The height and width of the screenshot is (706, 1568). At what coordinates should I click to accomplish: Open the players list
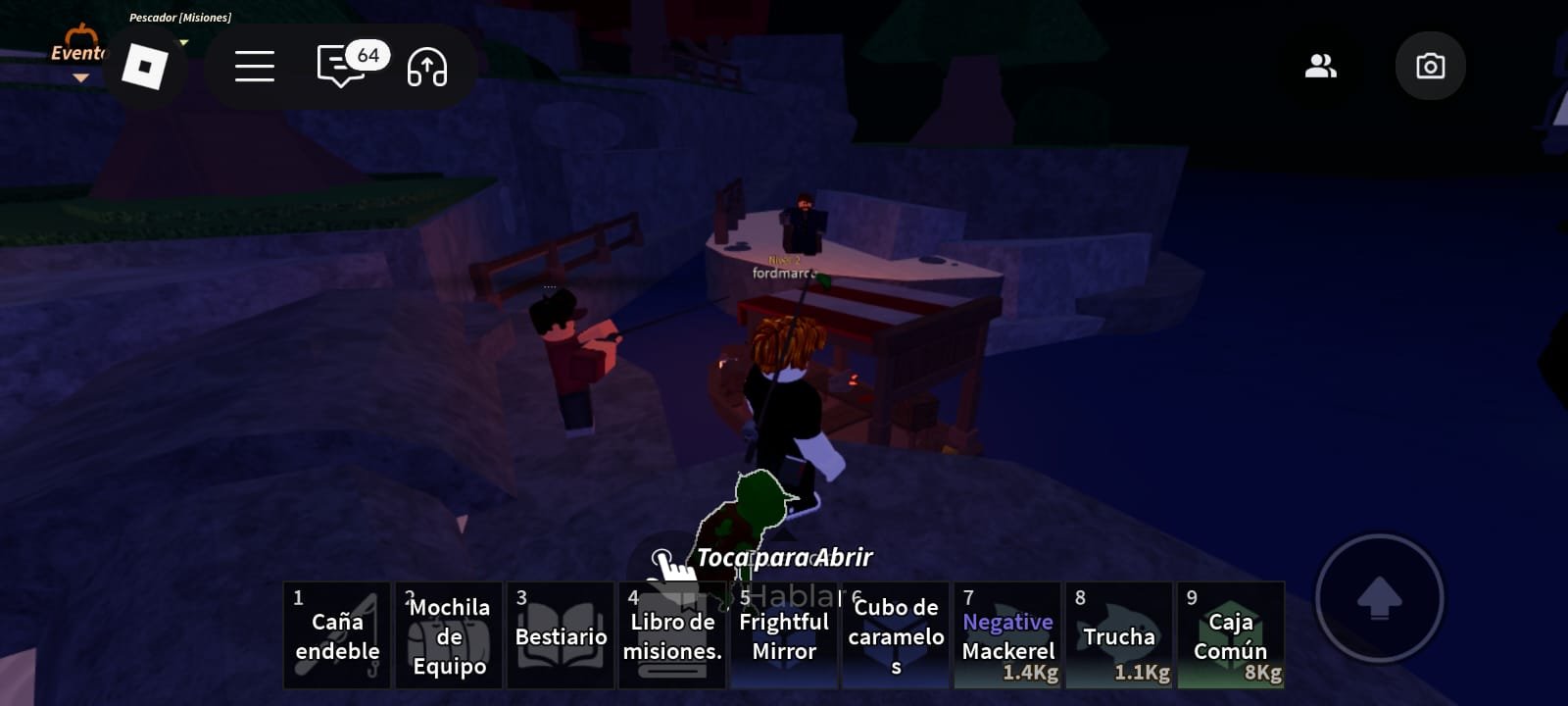(x=1321, y=66)
